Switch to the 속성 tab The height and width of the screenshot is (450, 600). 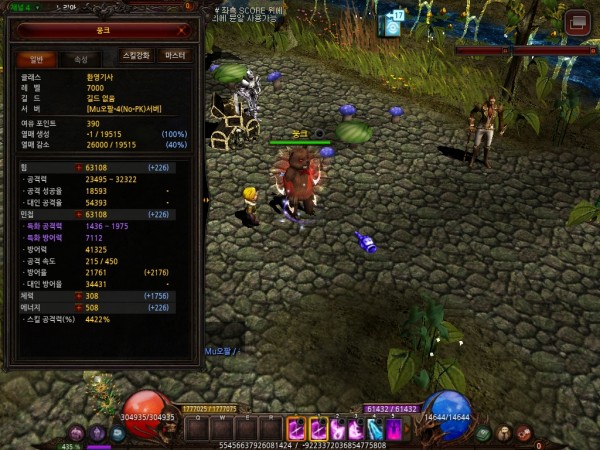pos(80,59)
